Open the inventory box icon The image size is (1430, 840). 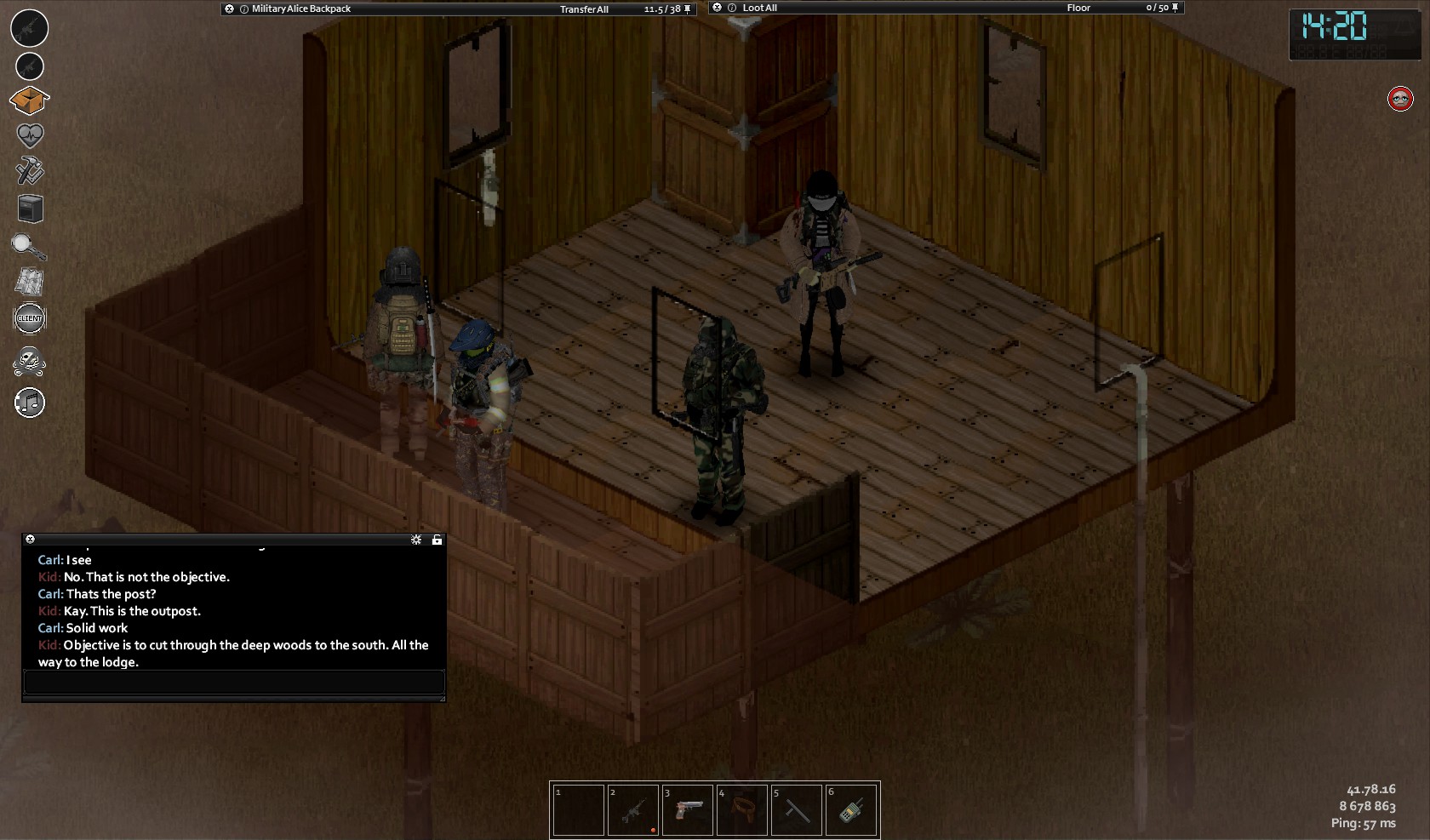[29, 101]
